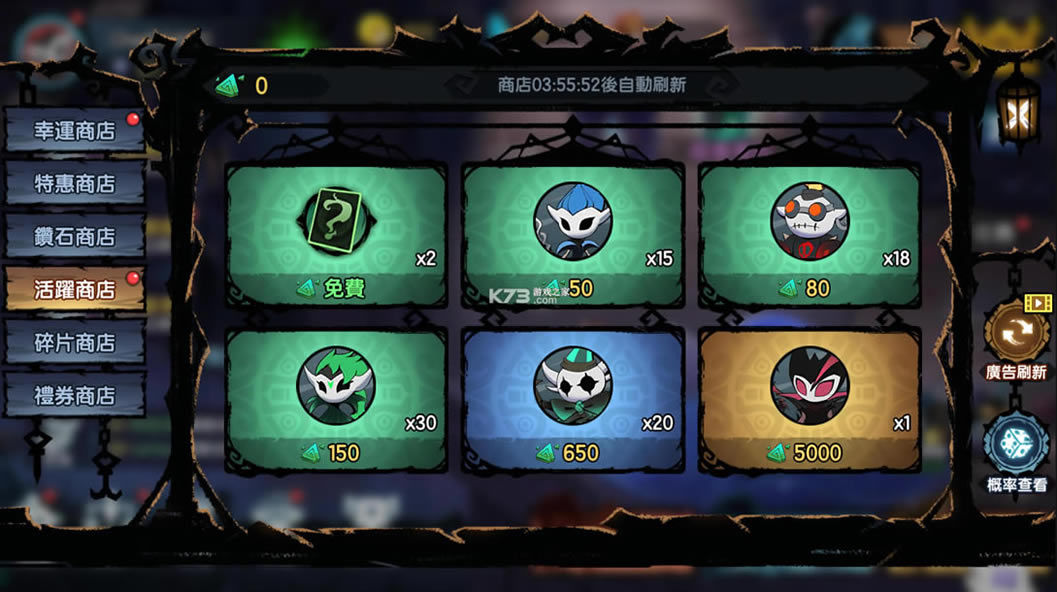Viewport: 1057px width, 592px height.
Task: Open the 概率查看 probability info
Action: [x=1016, y=445]
